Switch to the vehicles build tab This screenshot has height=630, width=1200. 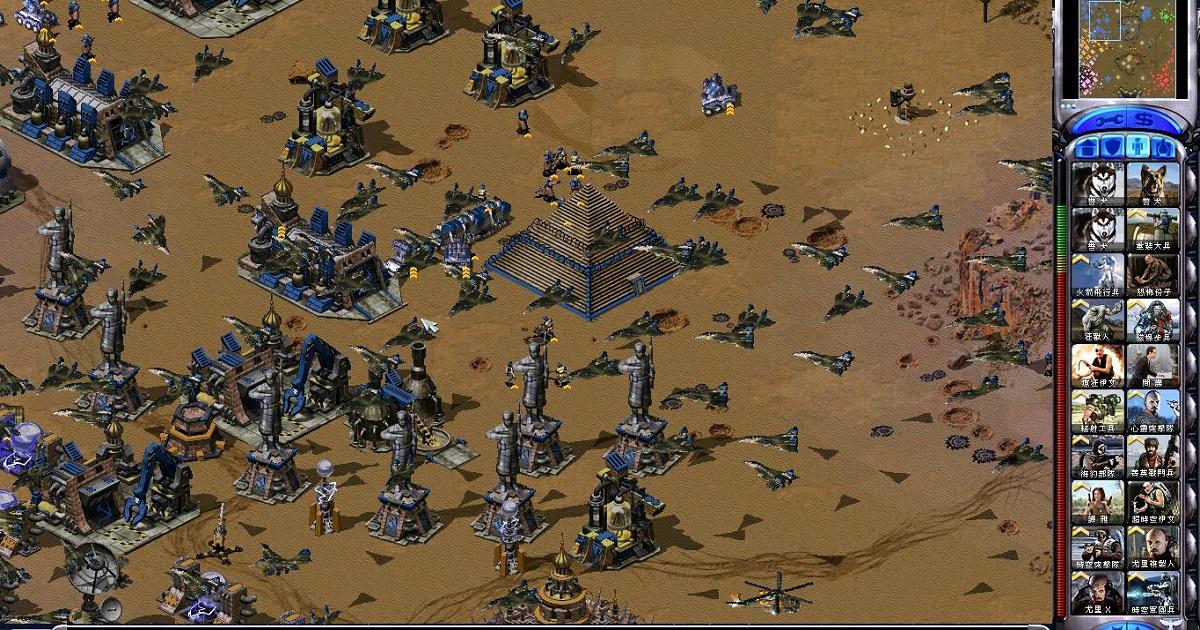[x=1163, y=148]
